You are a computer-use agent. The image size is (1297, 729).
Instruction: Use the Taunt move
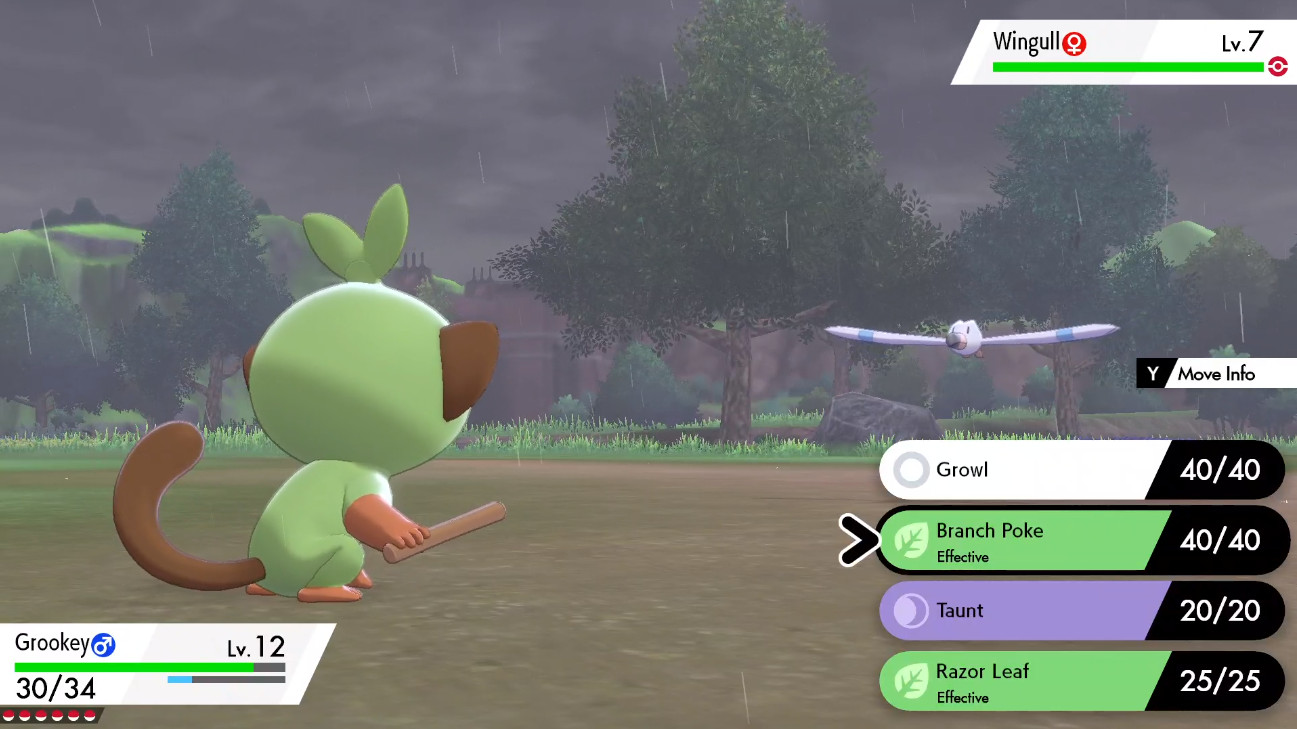pyautogui.click(x=1015, y=611)
